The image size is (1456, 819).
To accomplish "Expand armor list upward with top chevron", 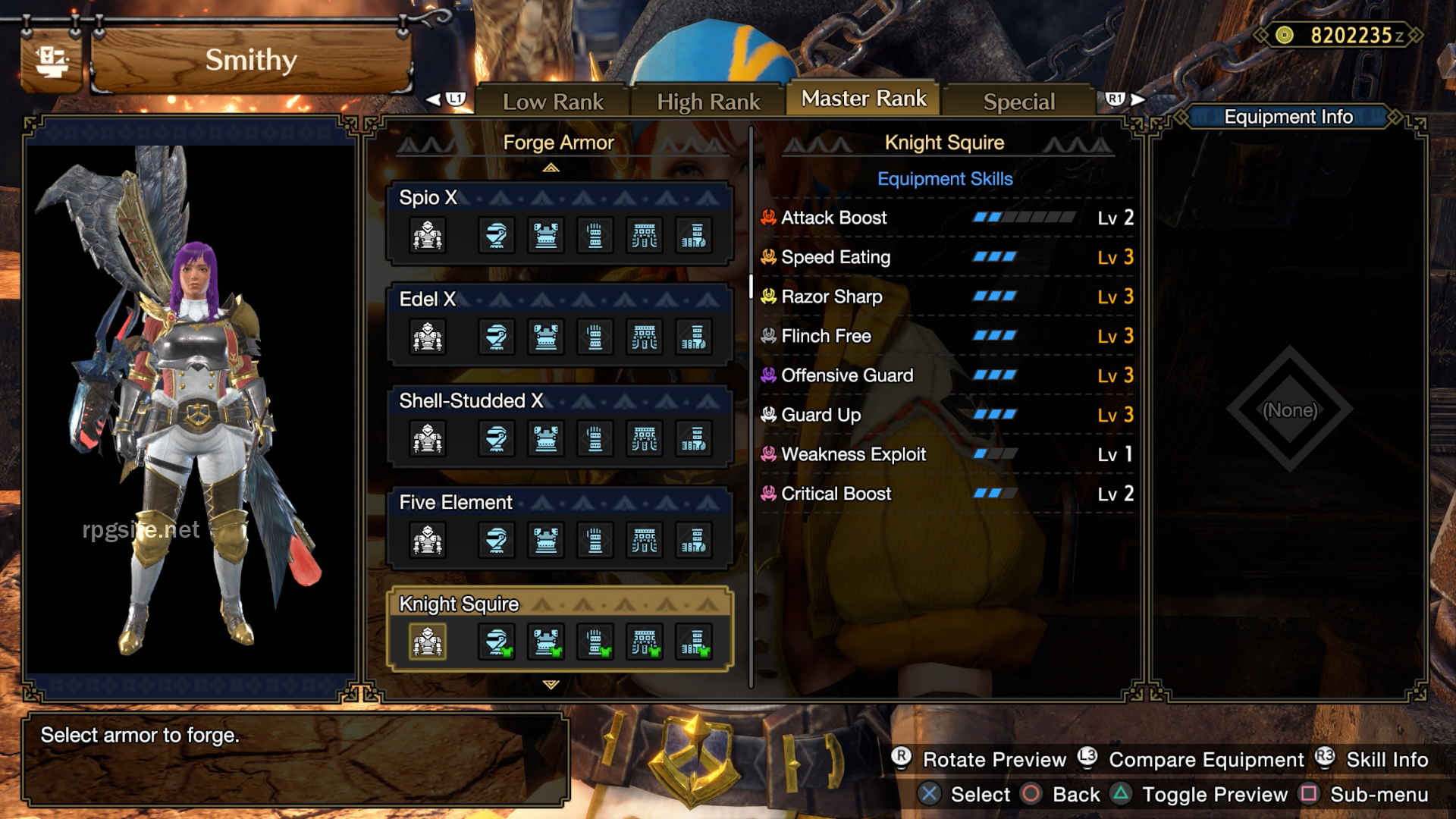I will [552, 168].
